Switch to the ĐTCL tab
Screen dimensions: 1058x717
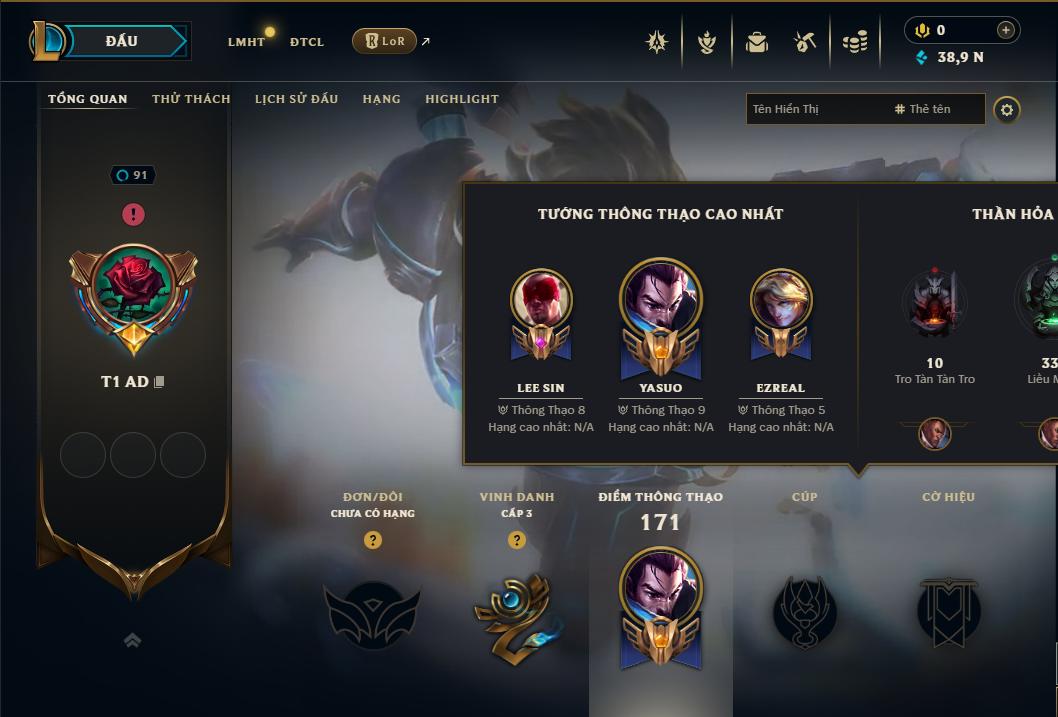coord(307,42)
